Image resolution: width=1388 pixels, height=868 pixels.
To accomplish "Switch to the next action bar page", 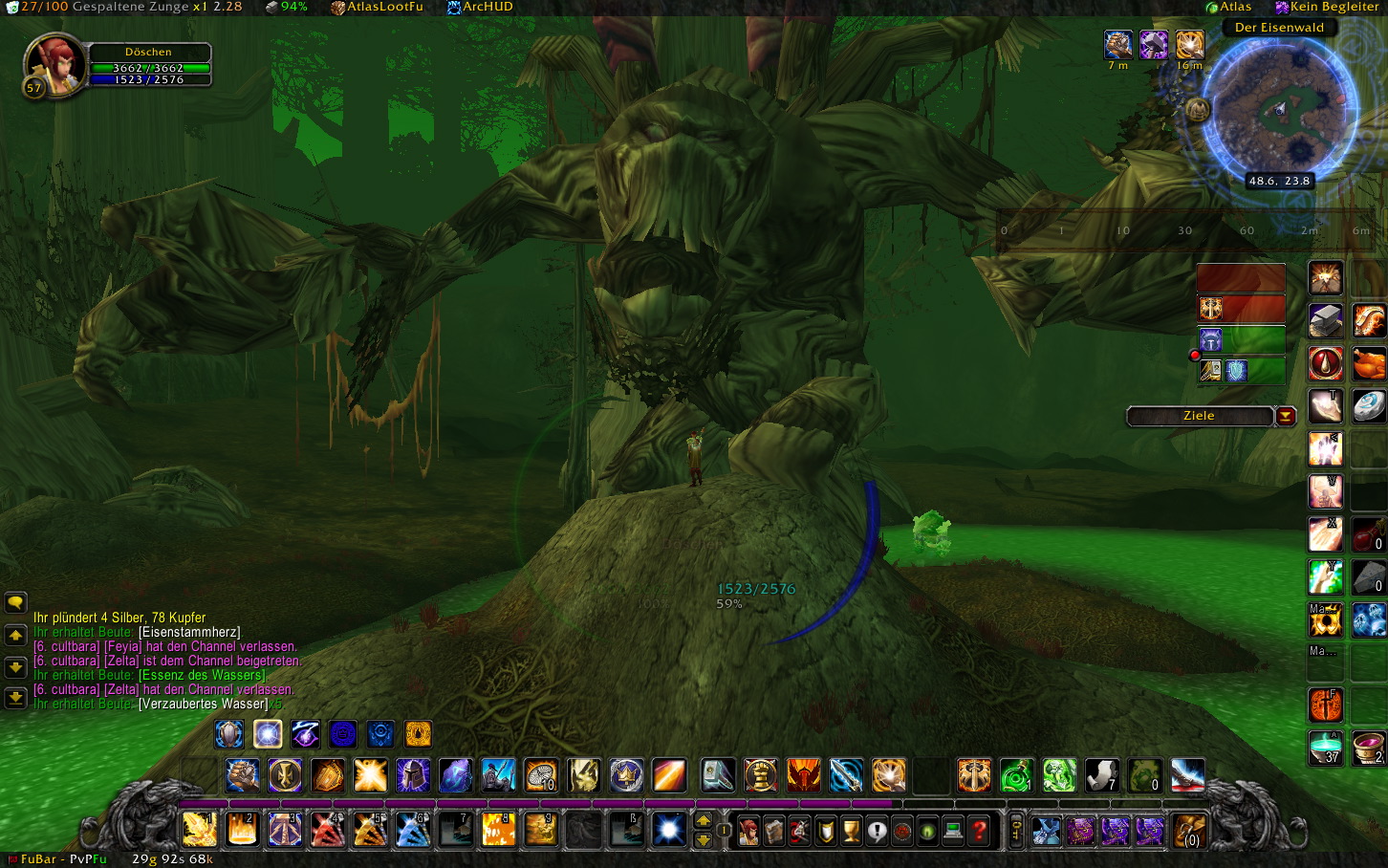I will tap(703, 821).
